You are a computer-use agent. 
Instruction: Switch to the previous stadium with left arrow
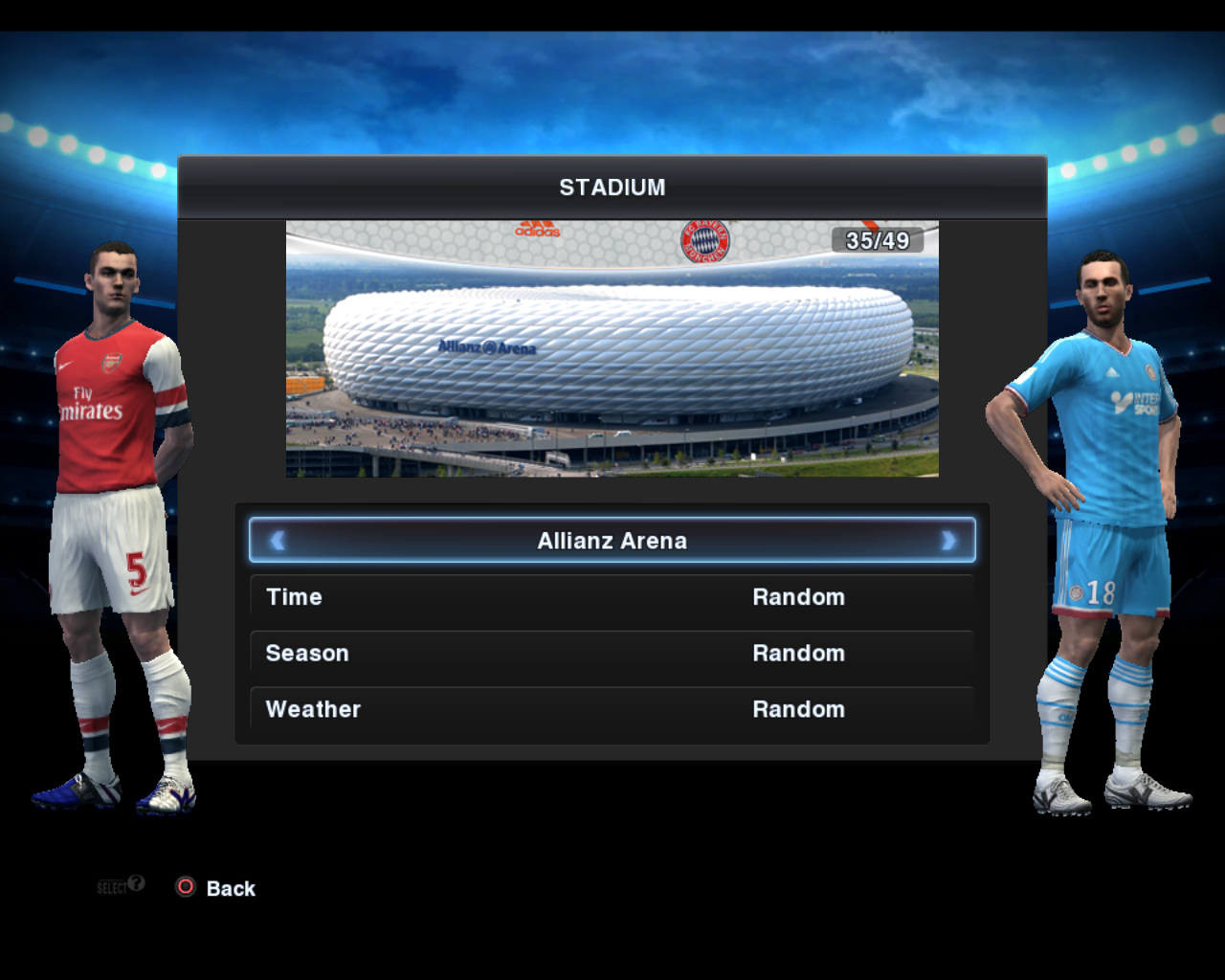(x=278, y=541)
